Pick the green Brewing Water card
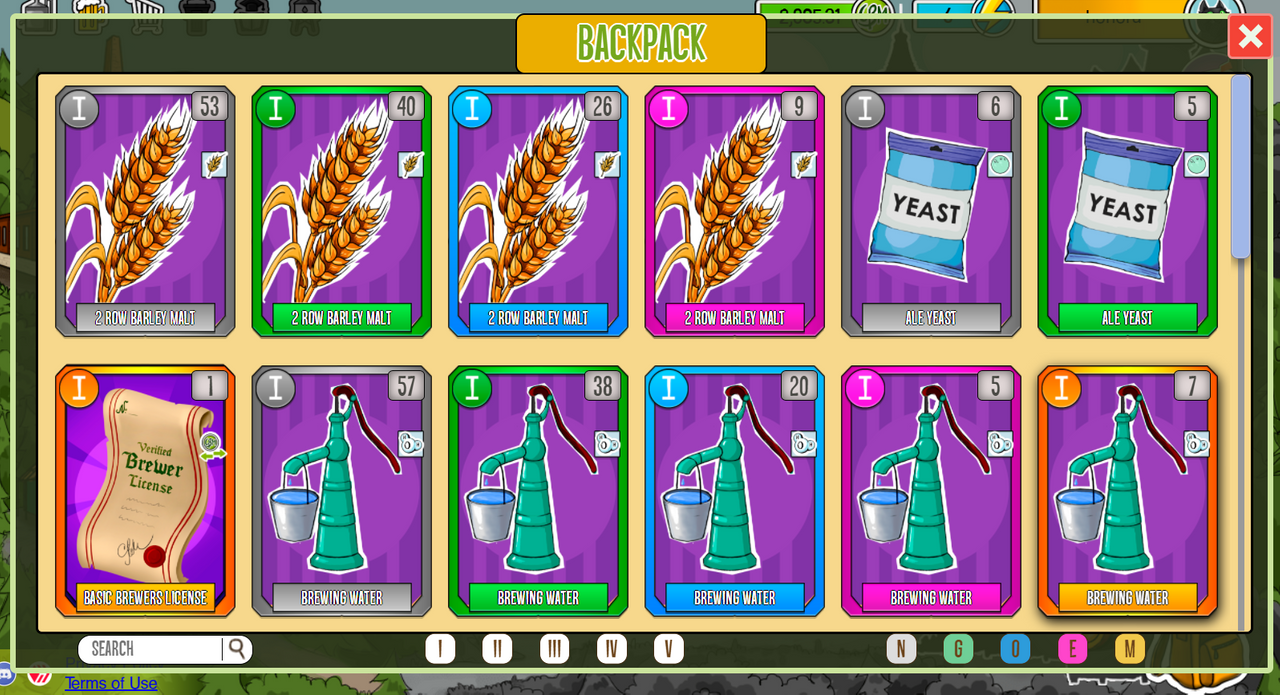Screen dimensions: 1280x695 point(538,491)
